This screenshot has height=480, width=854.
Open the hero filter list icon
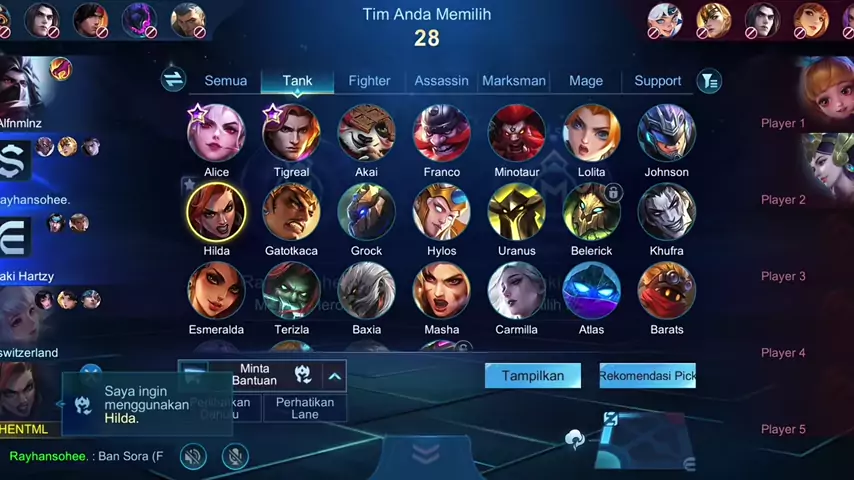(709, 81)
